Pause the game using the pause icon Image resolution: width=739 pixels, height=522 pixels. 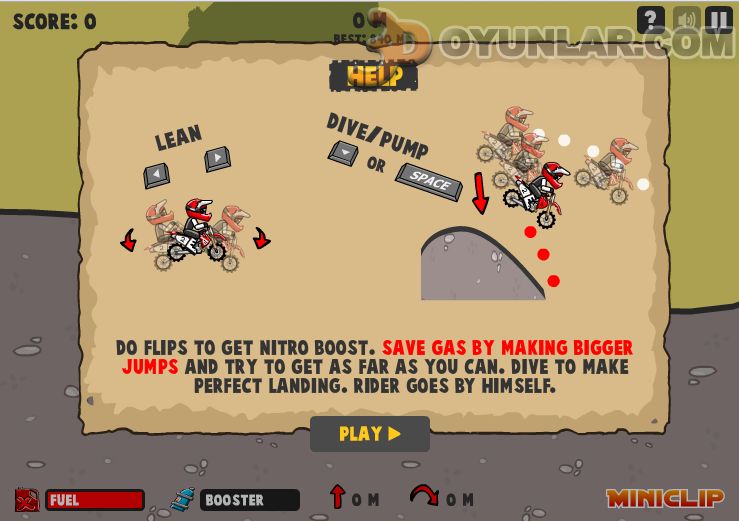[x=719, y=20]
